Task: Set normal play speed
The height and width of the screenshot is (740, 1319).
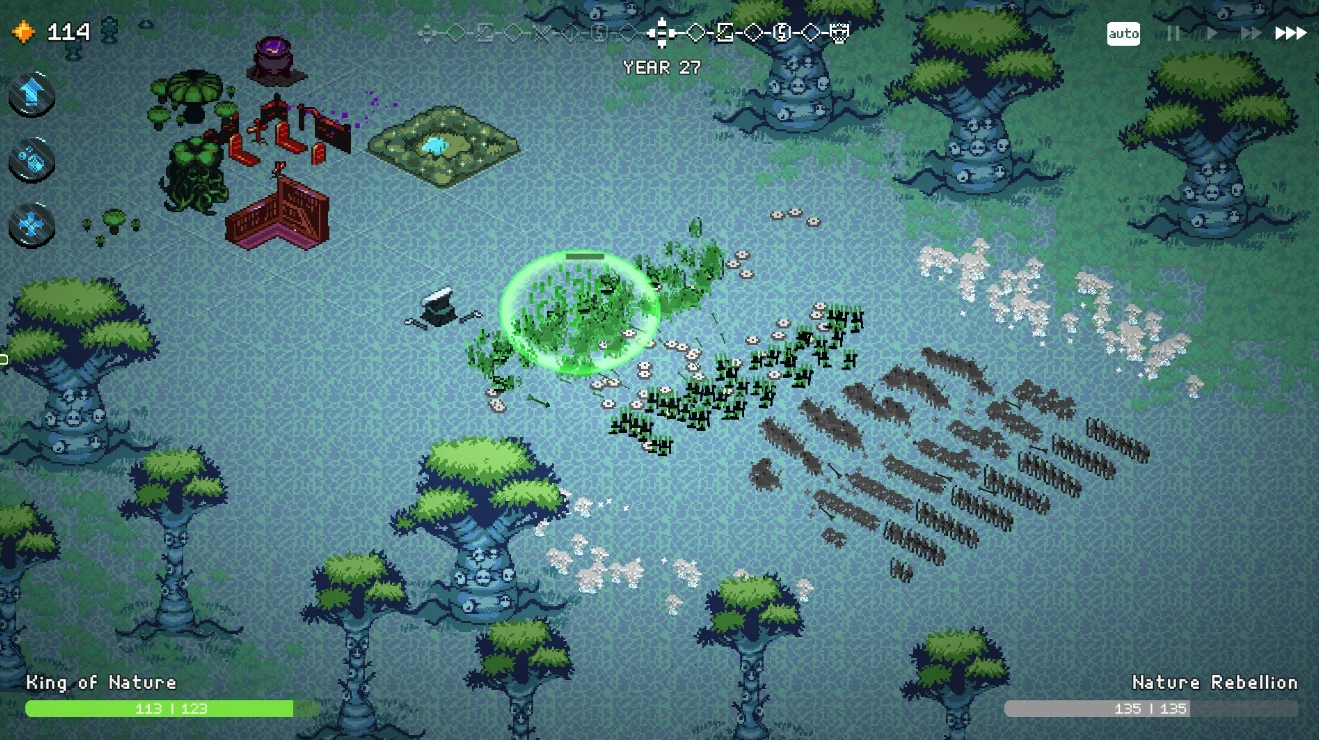Action: coord(1212,34)
